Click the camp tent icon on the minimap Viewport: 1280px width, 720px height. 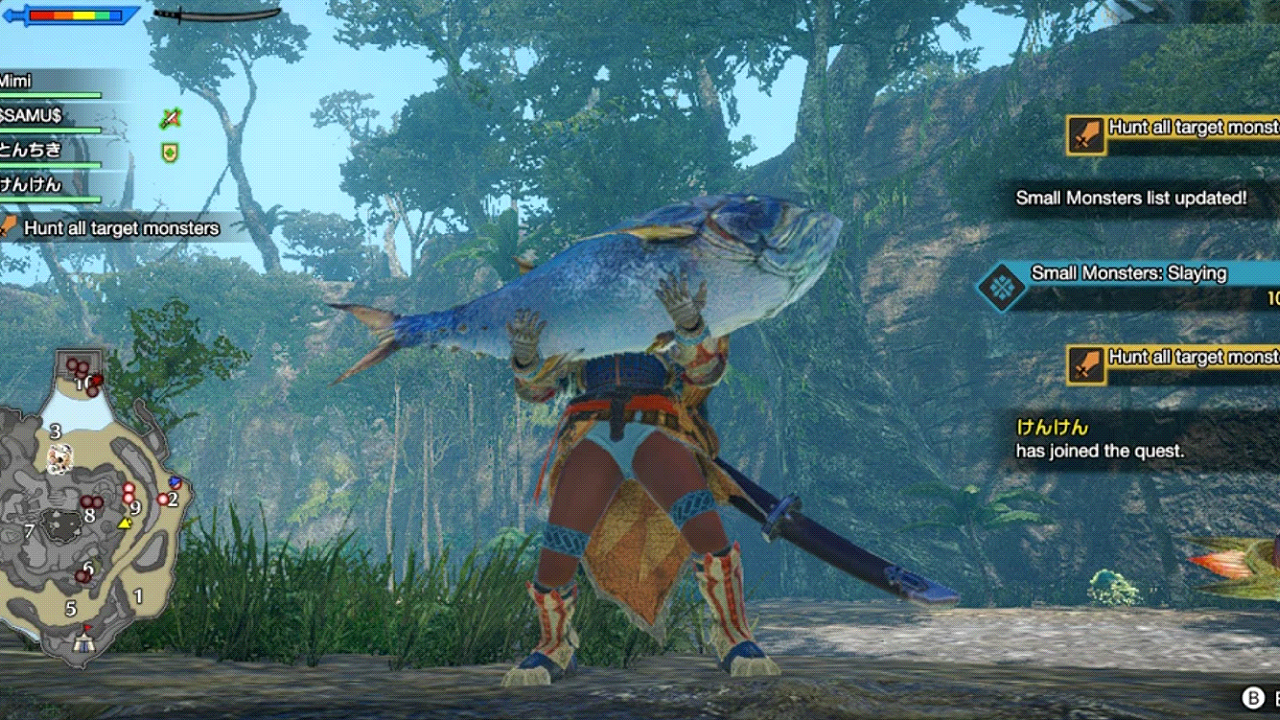point(82,643)
